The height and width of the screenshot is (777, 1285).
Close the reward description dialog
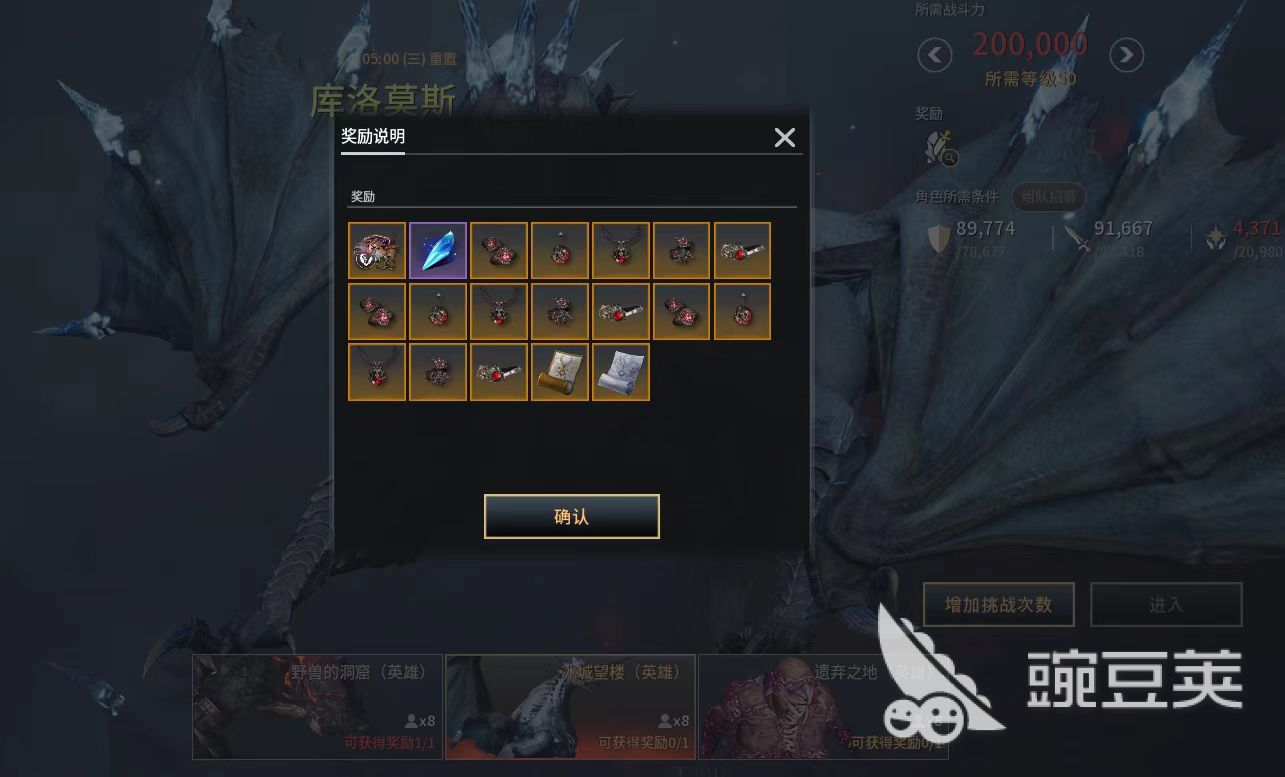785,138
